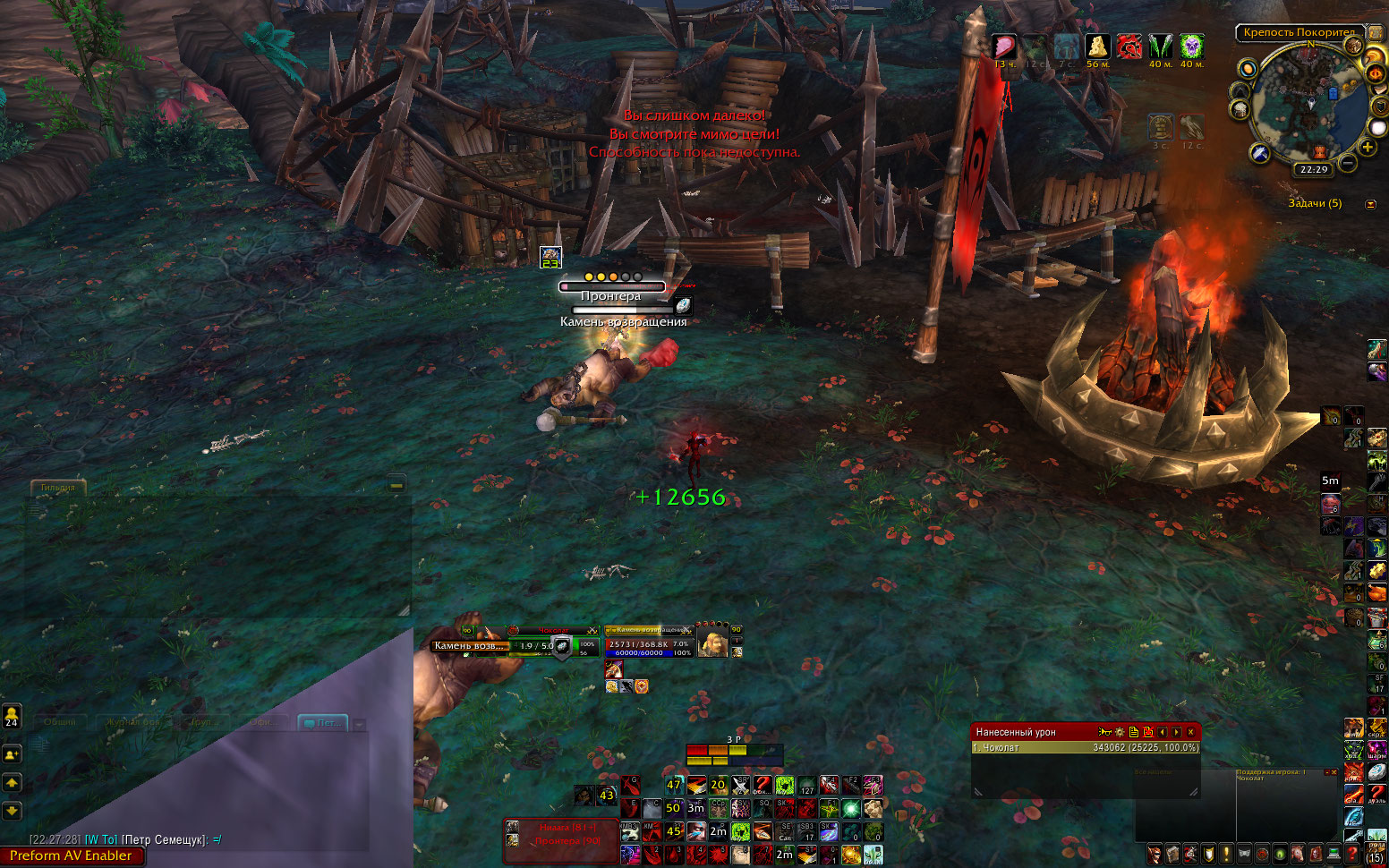This screenshot has height=868, width=1389.
Task: Zoom in the minimap with plus button
Action: point(1368,147)
